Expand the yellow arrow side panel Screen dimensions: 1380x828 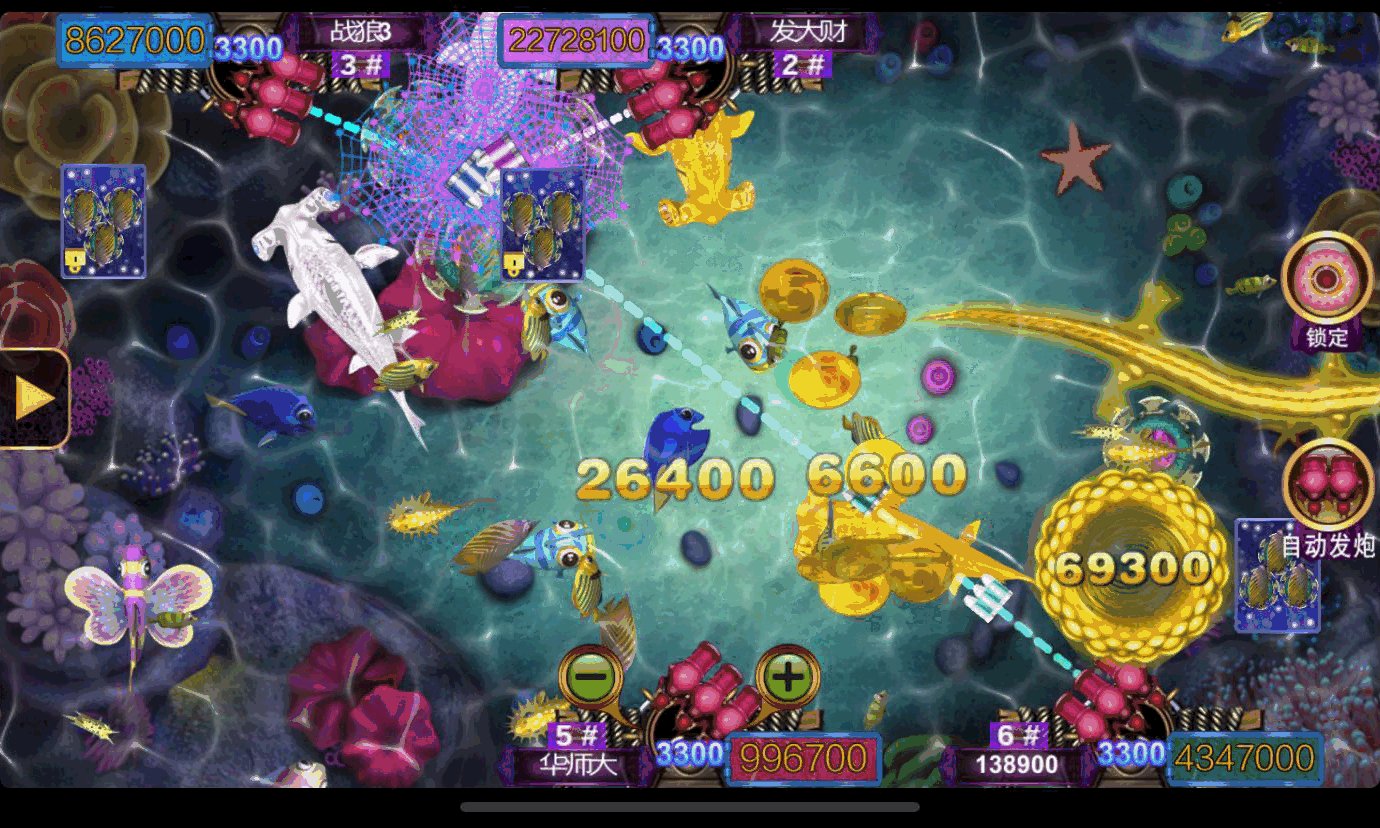[x=34, y=399]
